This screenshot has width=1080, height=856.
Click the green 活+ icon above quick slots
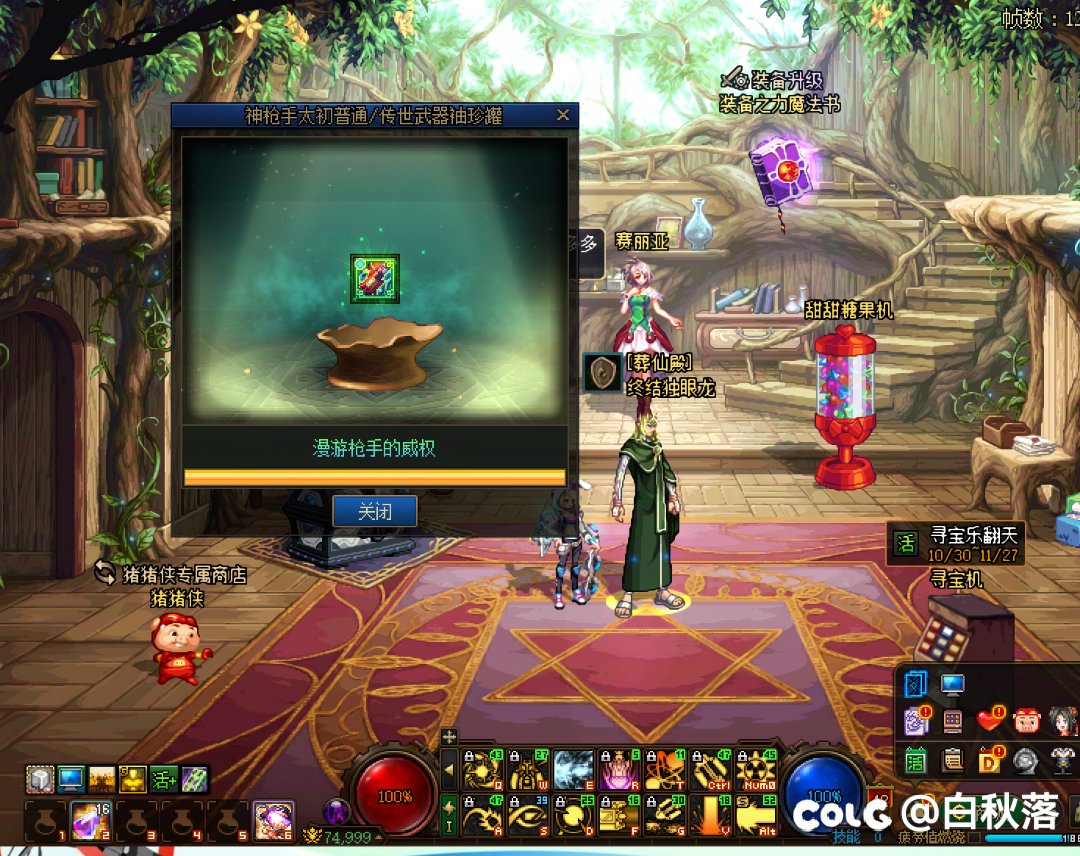pyautogui.click(x=163, y=778)
